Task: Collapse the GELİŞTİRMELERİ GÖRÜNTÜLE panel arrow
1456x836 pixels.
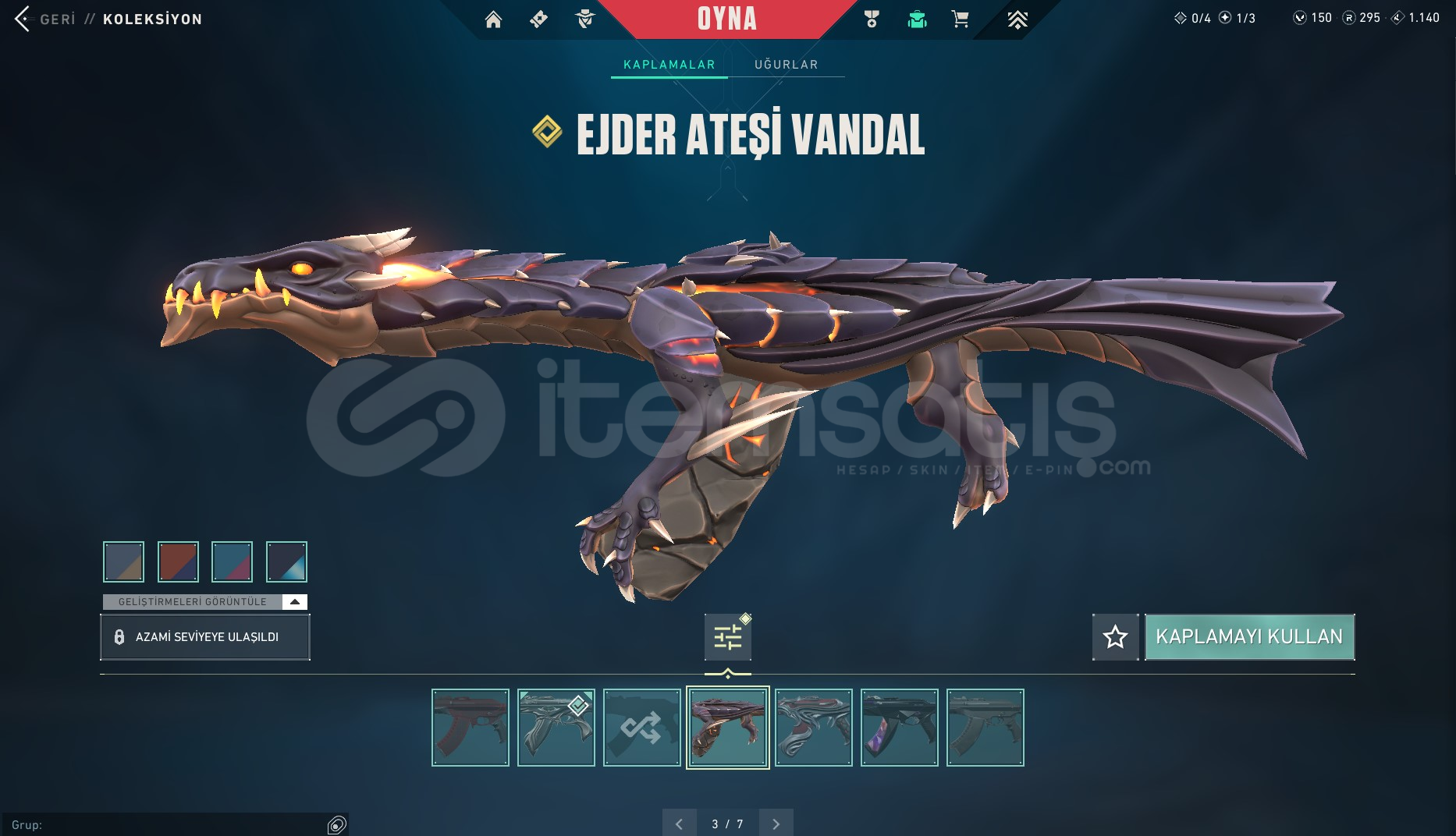Action: coord(295,601)
